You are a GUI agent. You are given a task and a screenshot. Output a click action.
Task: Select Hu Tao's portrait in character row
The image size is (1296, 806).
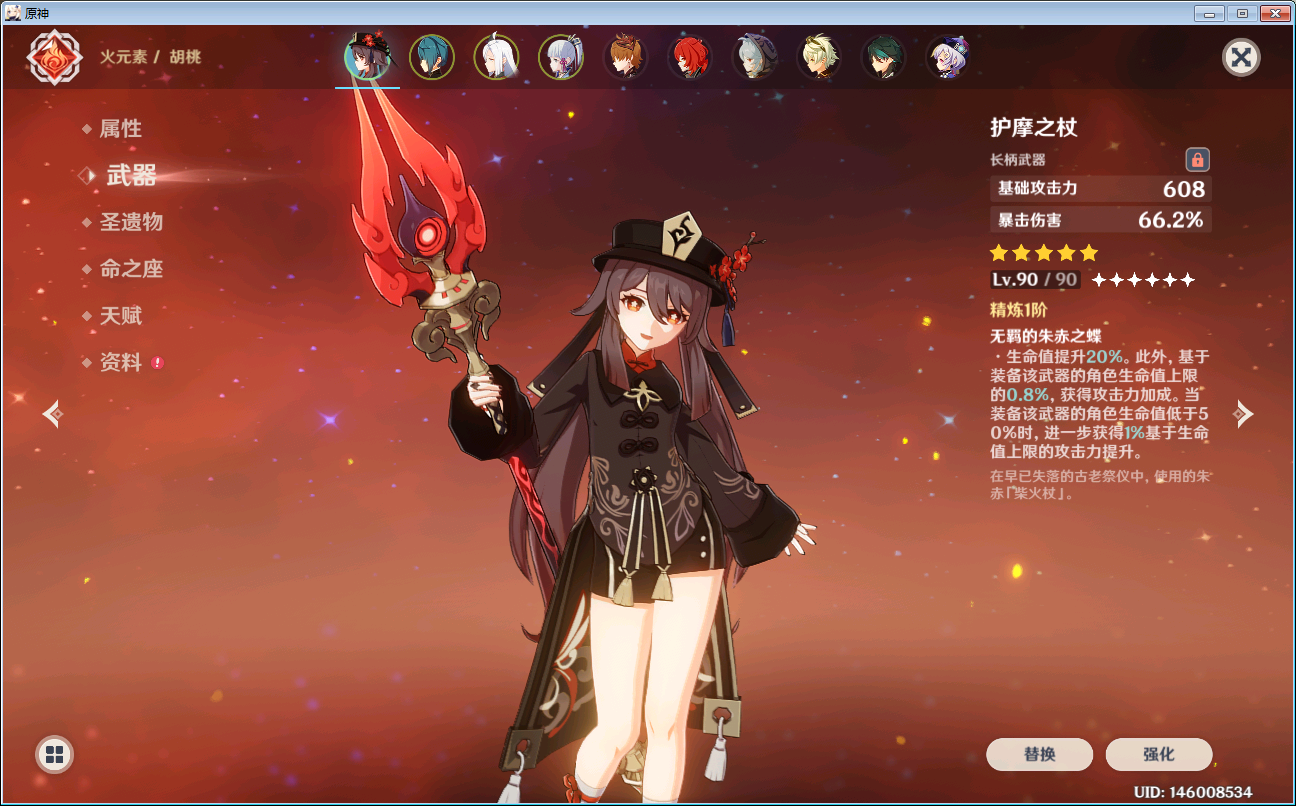[x=367, y=57]
